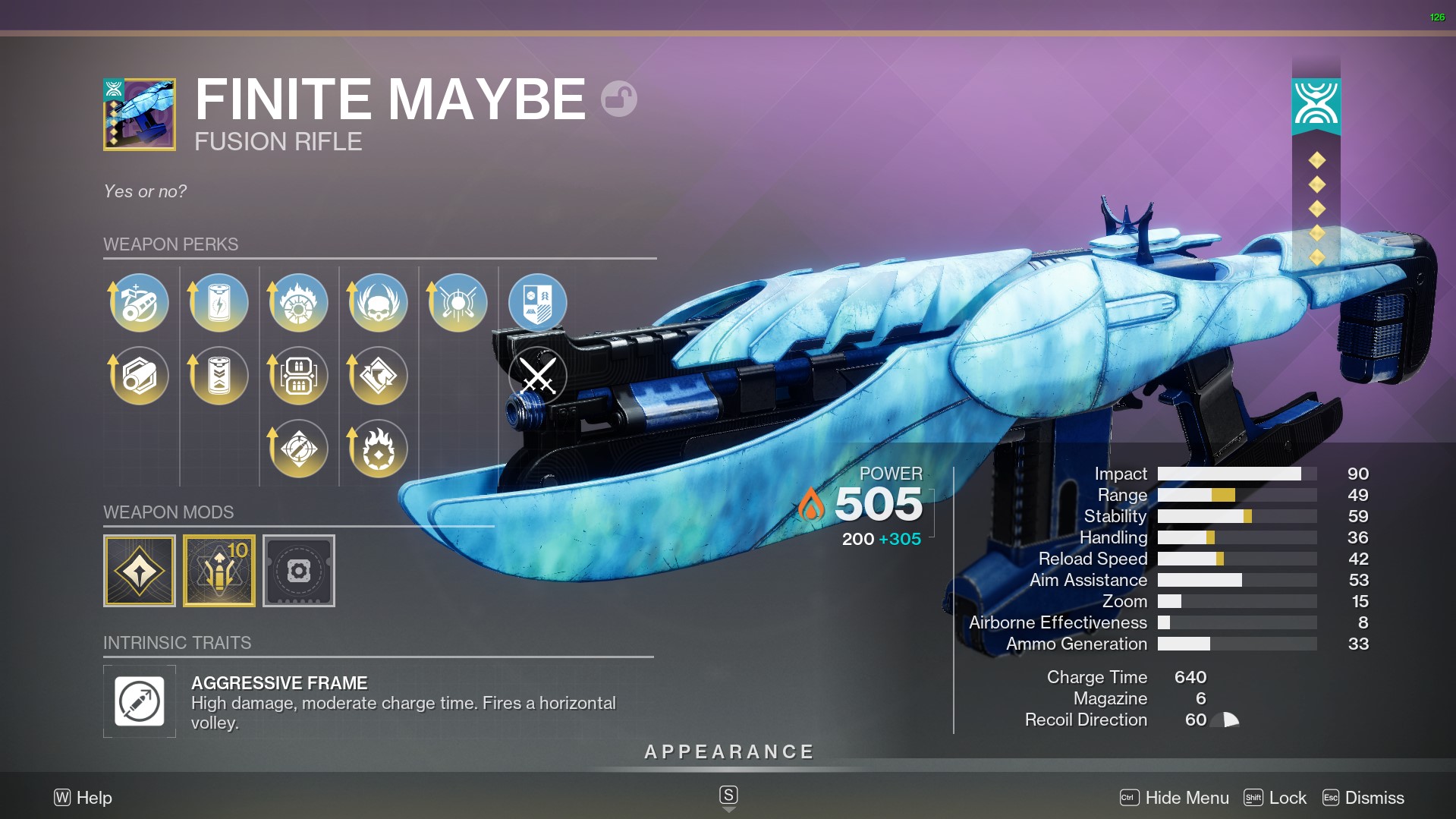Click the Dismiss button
The image size is (1456, 819).
1363,798
